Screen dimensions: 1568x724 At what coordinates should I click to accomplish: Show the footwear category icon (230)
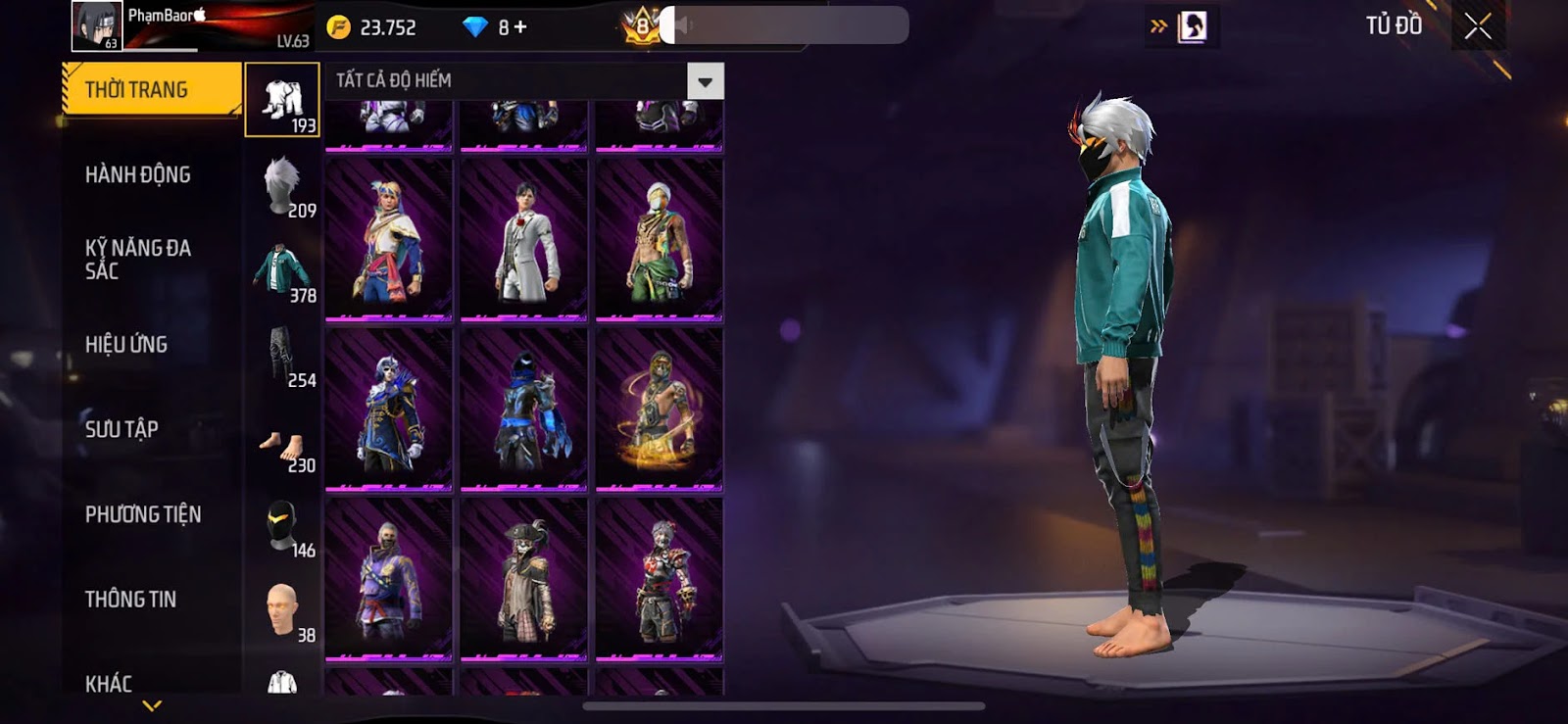point(283,447)
